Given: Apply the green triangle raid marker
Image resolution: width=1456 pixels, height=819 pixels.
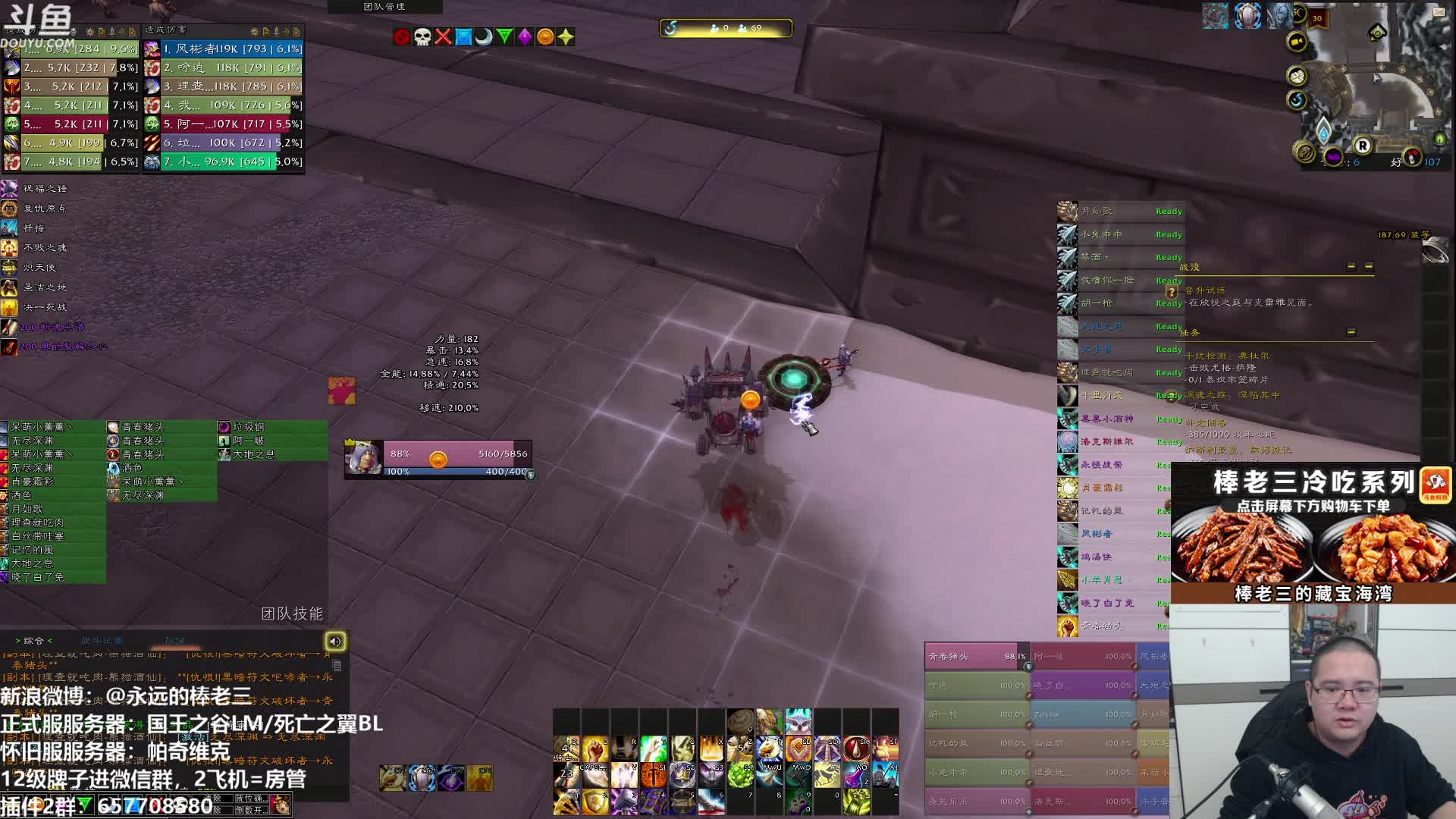Looking at the screenshot, I should pyautogui.click(x=504, y=36).
